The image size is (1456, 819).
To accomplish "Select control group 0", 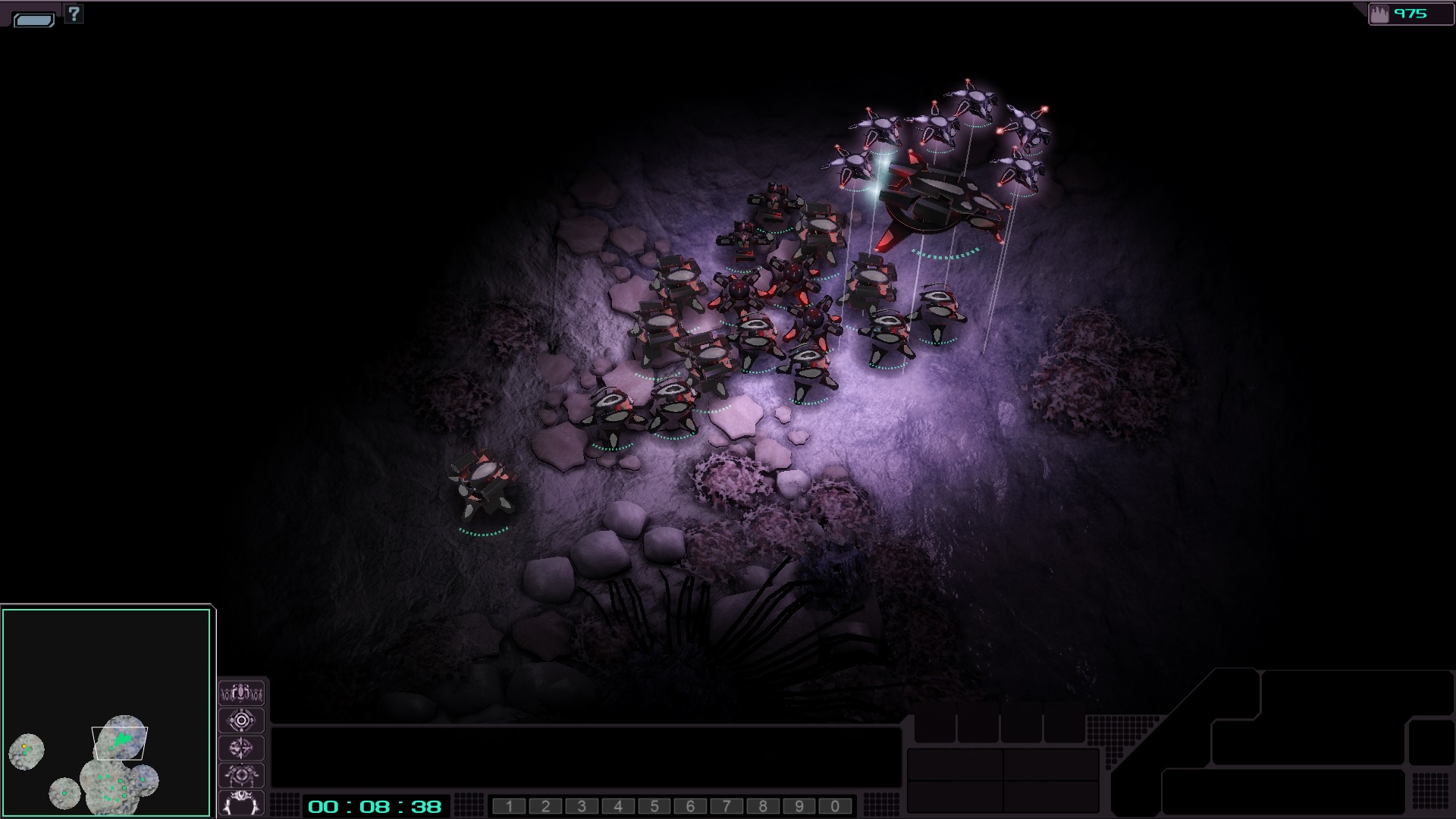I will (x=835, y=806).
